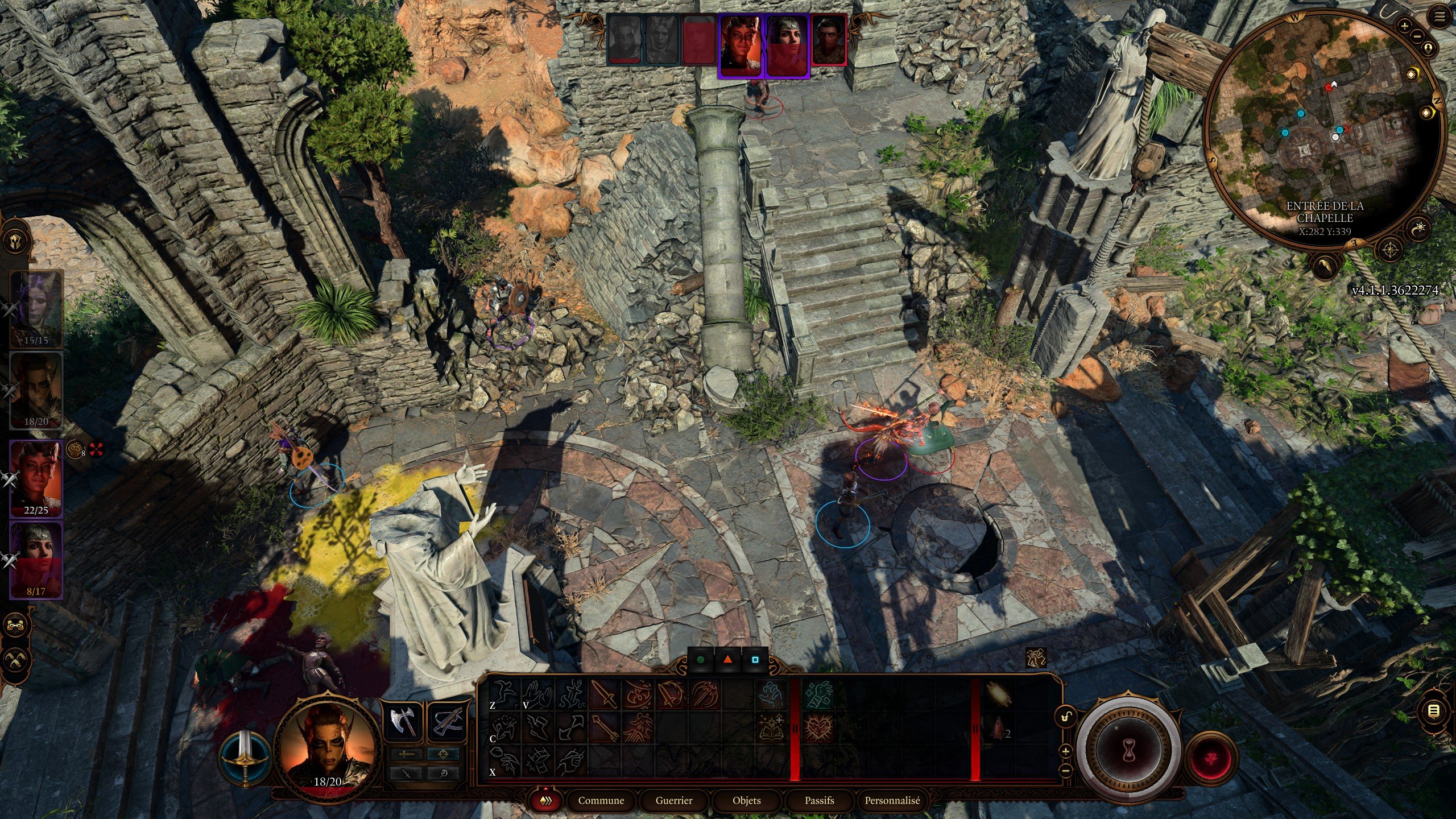The width and height of the screenshot is (1456, 819).
Task: Select the party portrait with 8/17 health
Action: click(36, 560)
